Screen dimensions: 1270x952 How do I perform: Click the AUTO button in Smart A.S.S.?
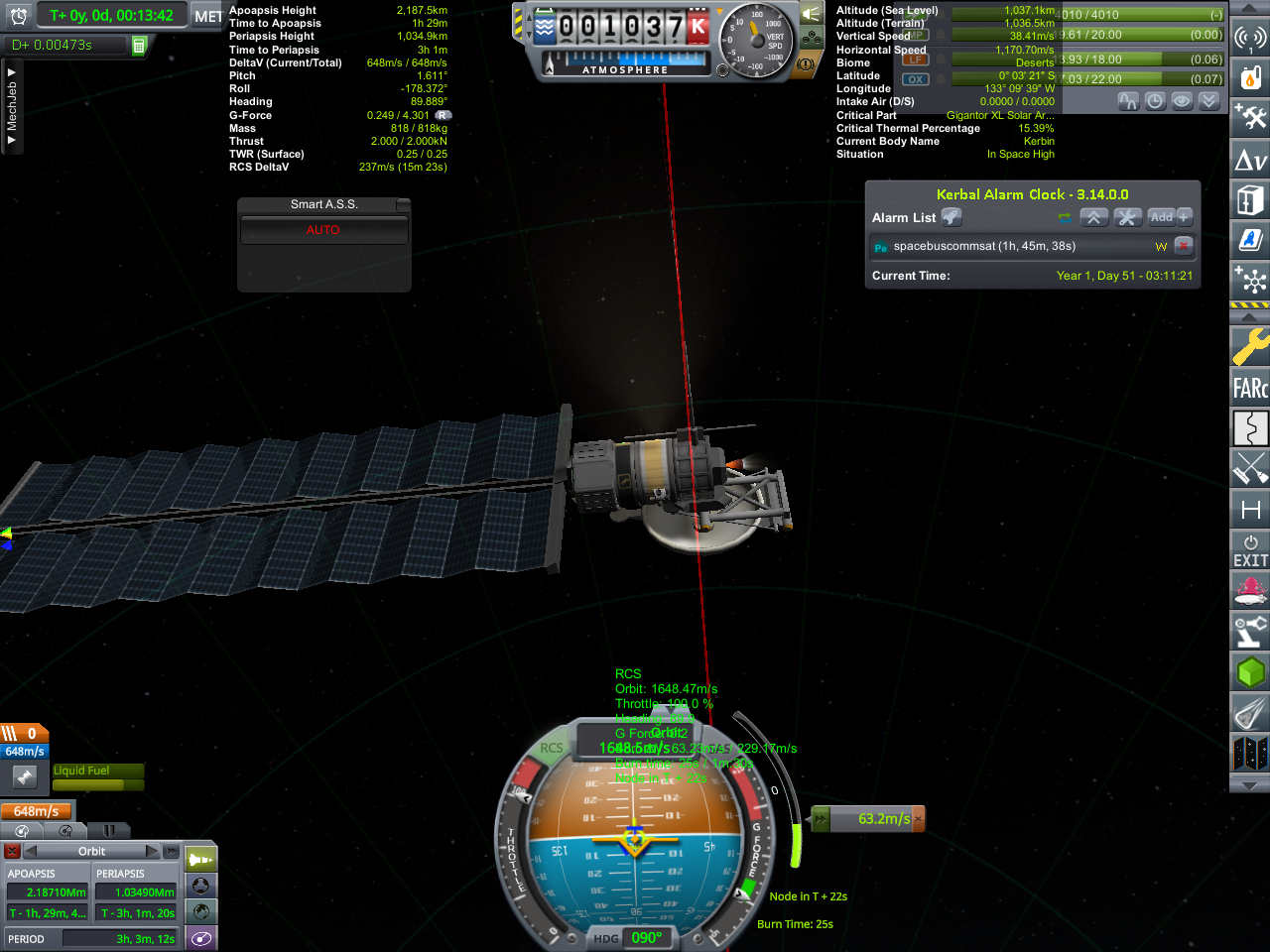coord(323,230)
